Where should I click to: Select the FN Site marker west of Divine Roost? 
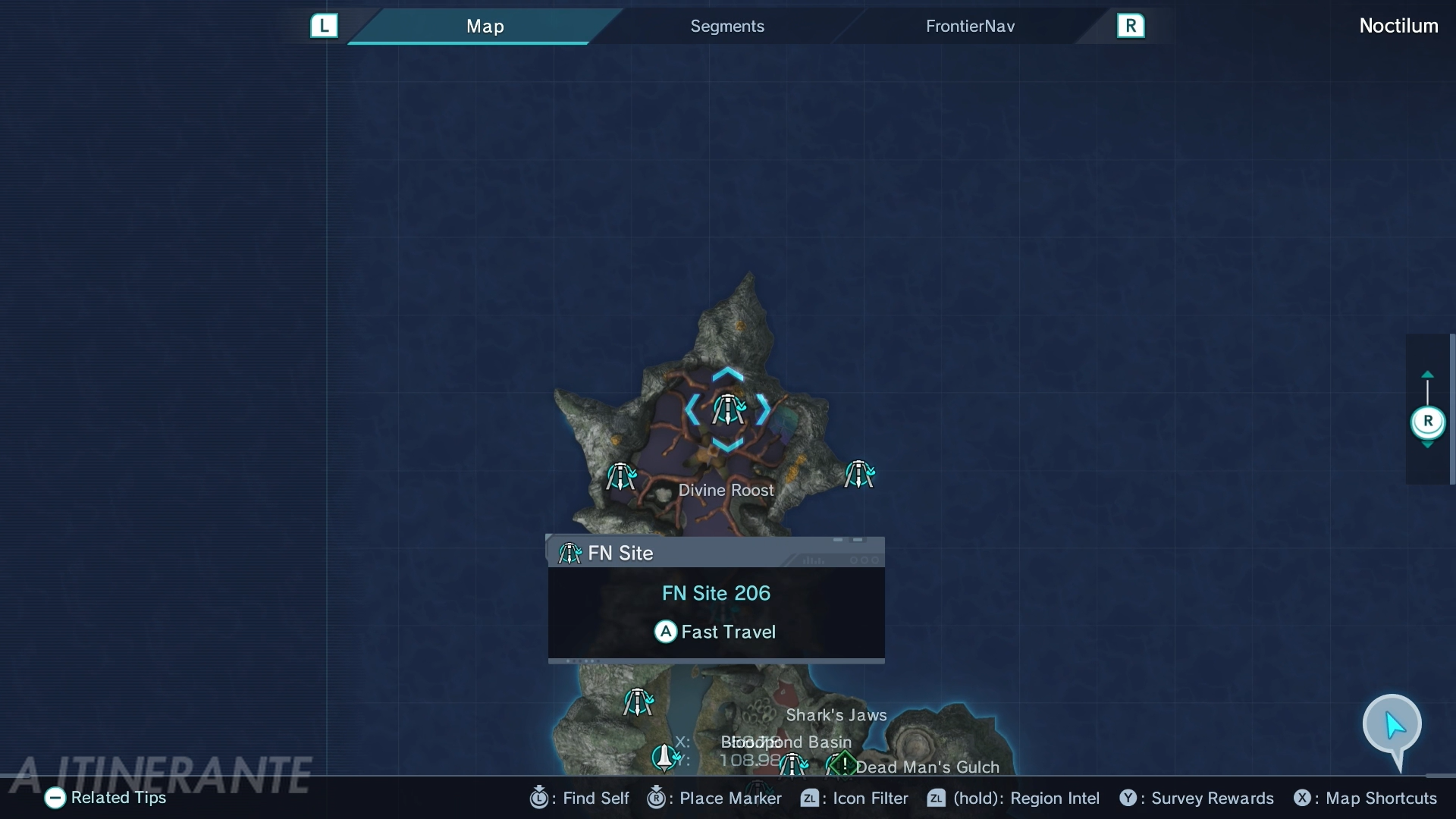coord(621,477)
